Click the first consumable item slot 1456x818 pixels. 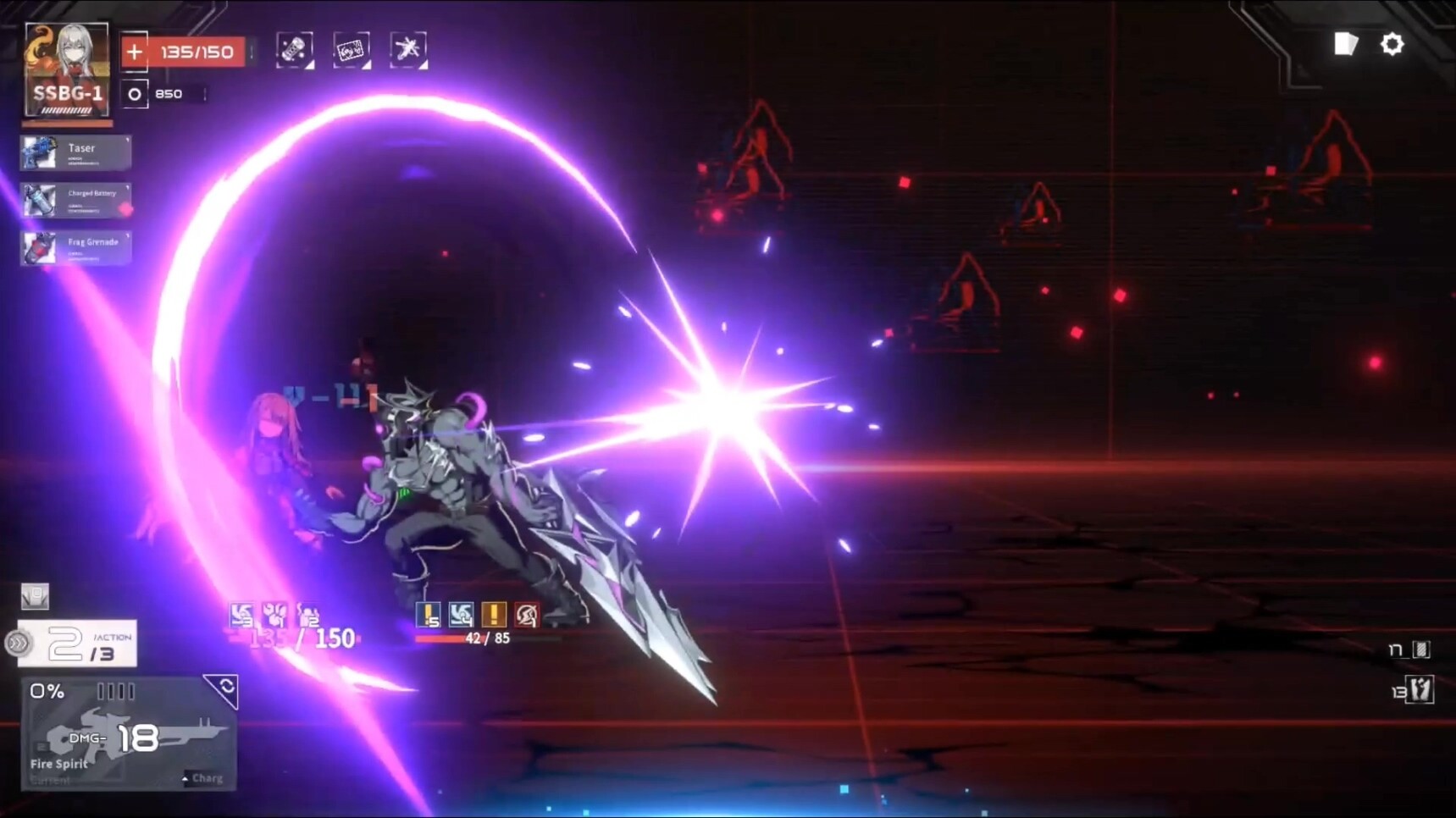[293, 49]
